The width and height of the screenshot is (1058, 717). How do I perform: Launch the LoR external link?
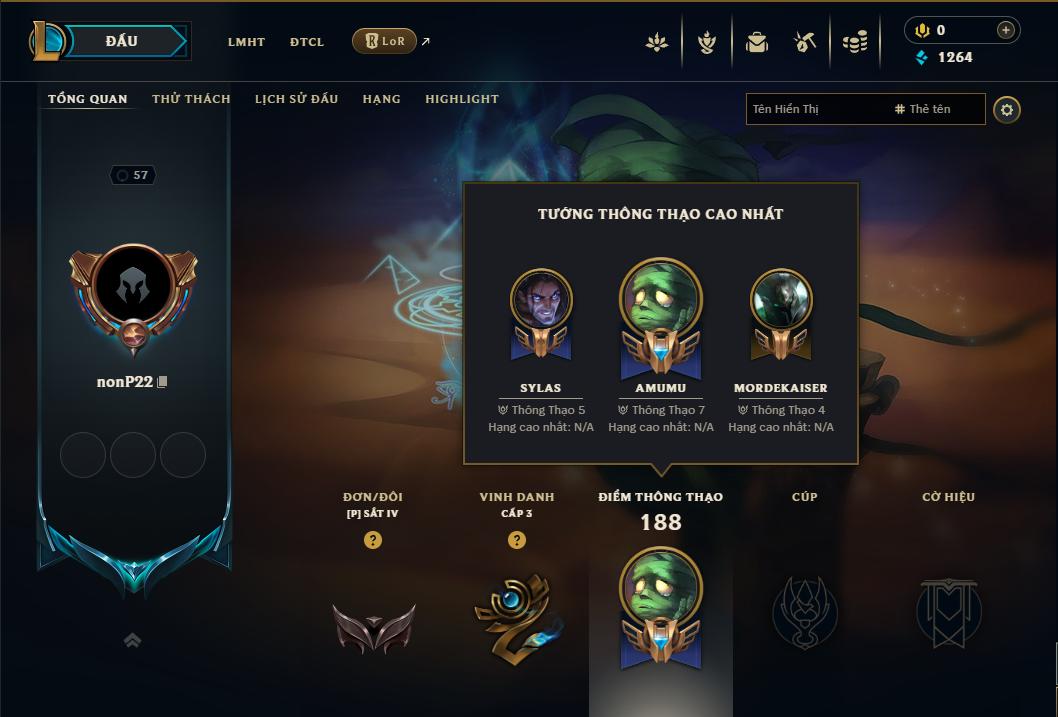[x=385, y=41]
